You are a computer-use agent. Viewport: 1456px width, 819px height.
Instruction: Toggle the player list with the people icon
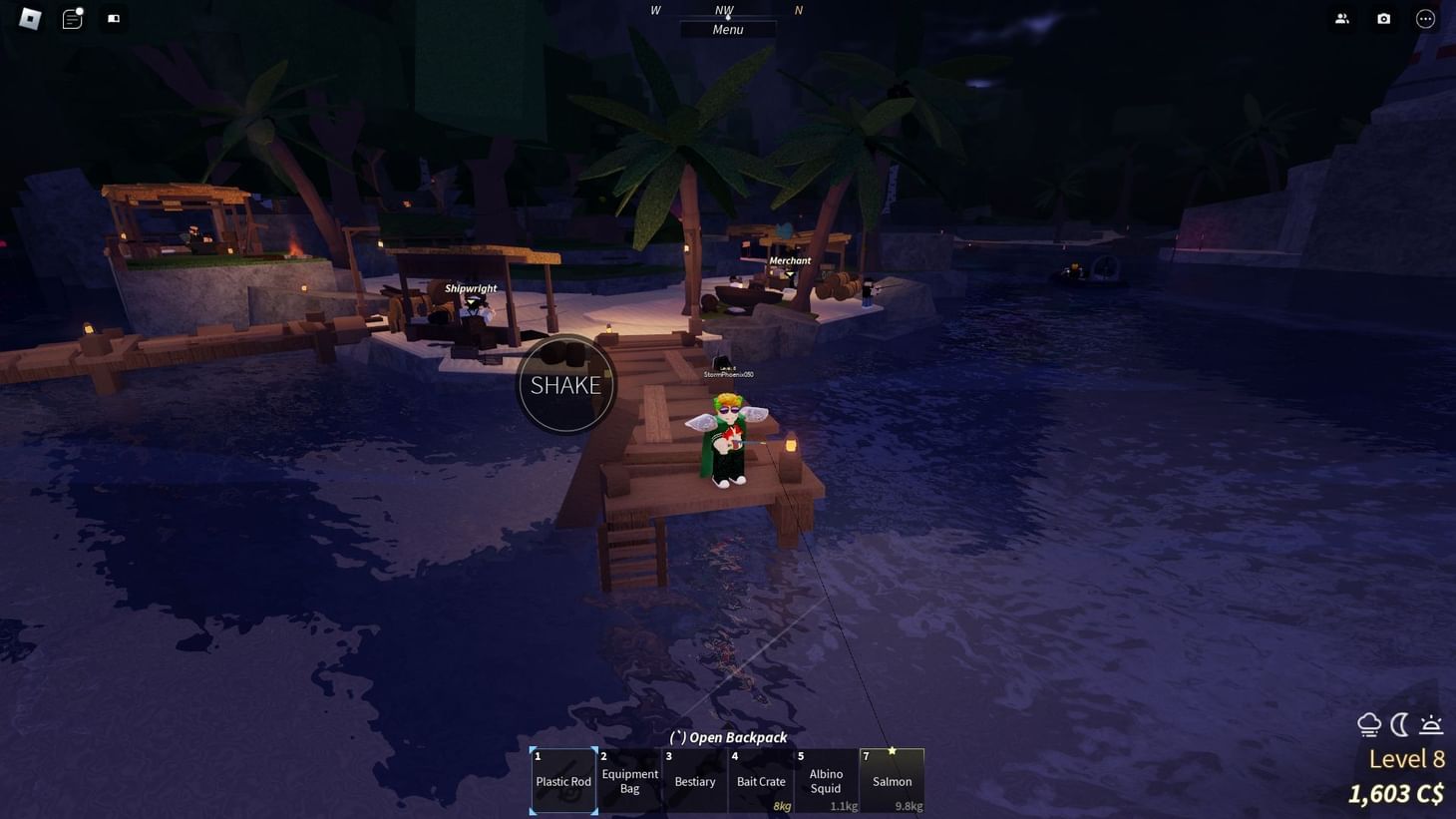click(x=1342, y=18)
